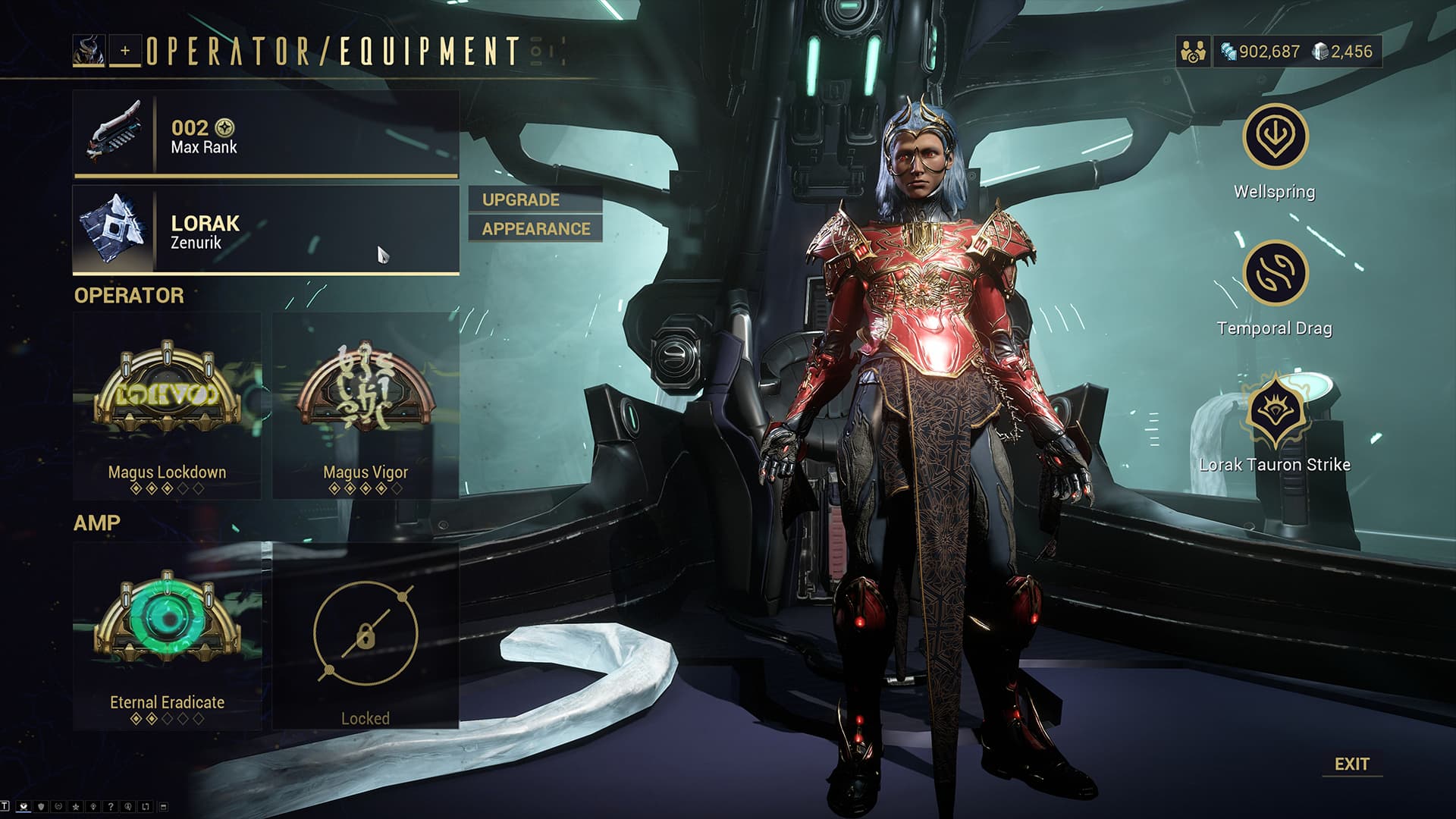The width and height of the screenshot is (1456, 819).
Task: Activate the Wellspring ability icon
Action: 1275,136
